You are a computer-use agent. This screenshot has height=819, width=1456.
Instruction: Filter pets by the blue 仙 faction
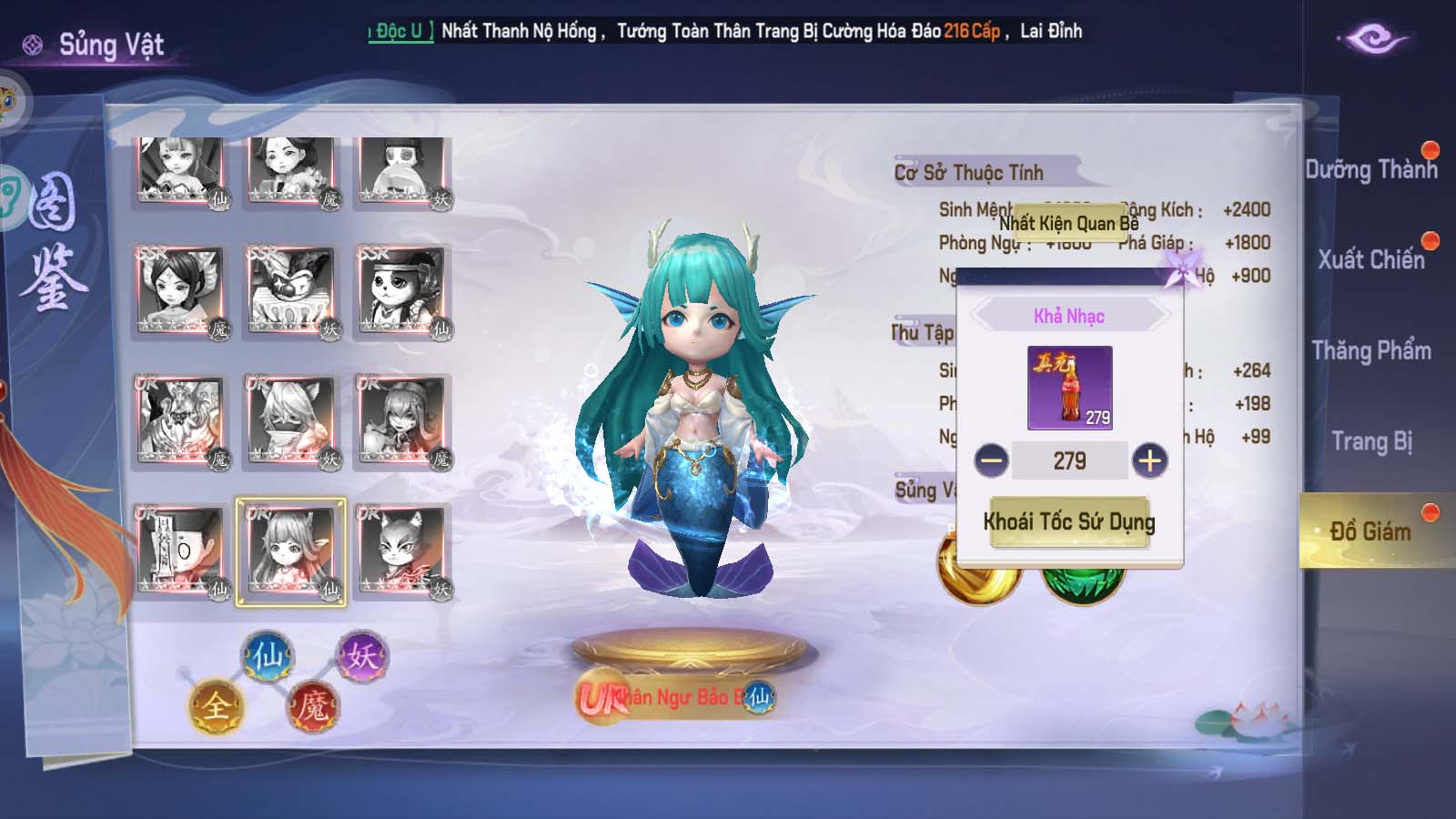click(268, 656)
